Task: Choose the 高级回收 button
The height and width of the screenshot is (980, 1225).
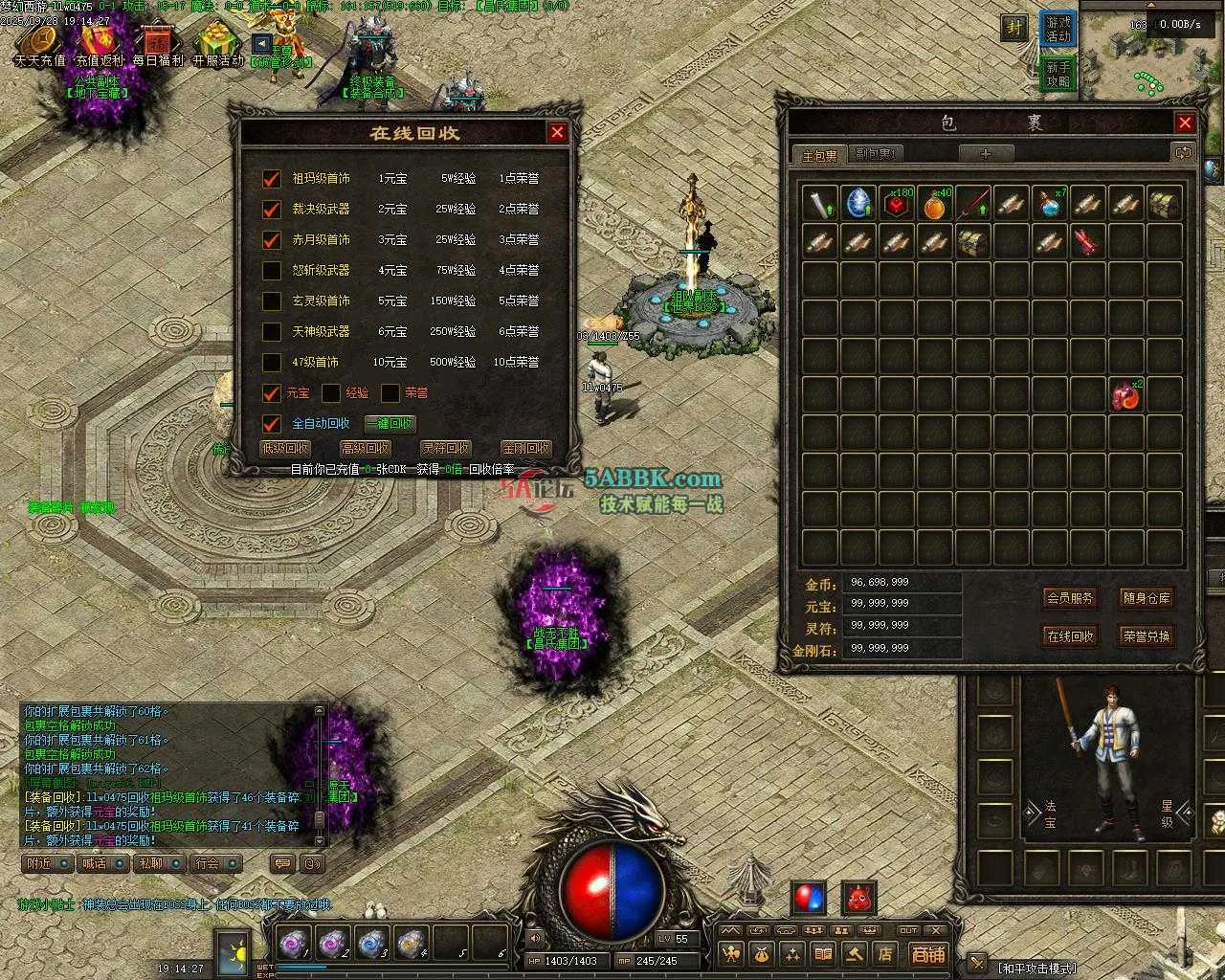Action: pyautogui.click(x=366, y=448)
